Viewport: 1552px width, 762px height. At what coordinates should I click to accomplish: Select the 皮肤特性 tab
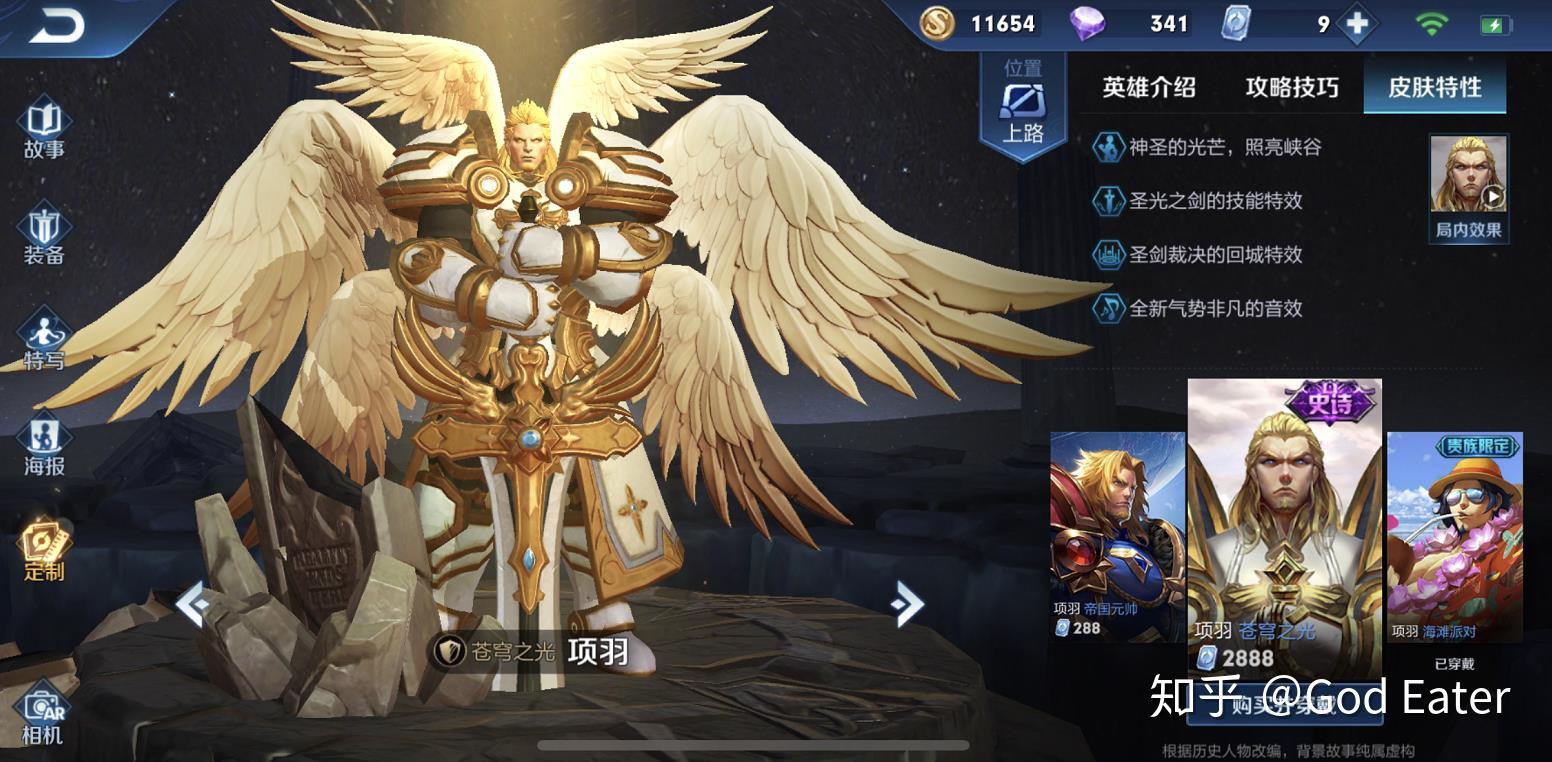click(1434, 88)
